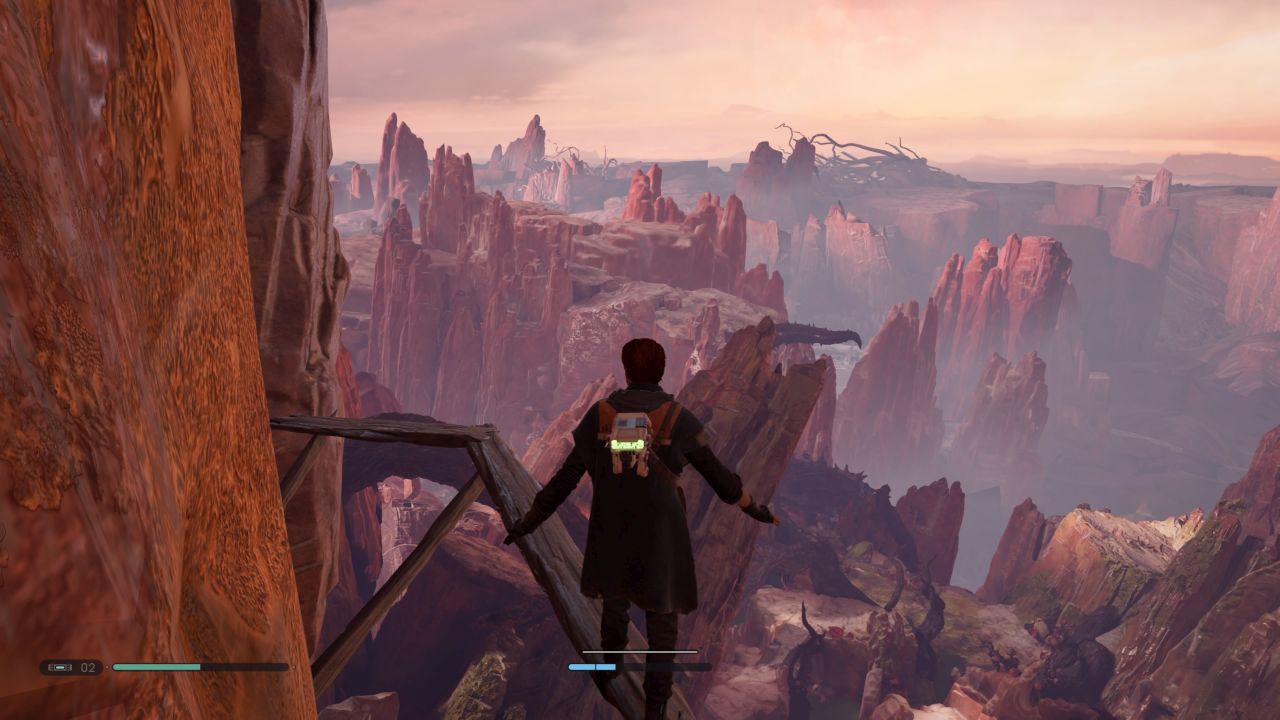The image size is (1280, 720).
Task: Select the stim canister icon
Action: tap(60, 667)
